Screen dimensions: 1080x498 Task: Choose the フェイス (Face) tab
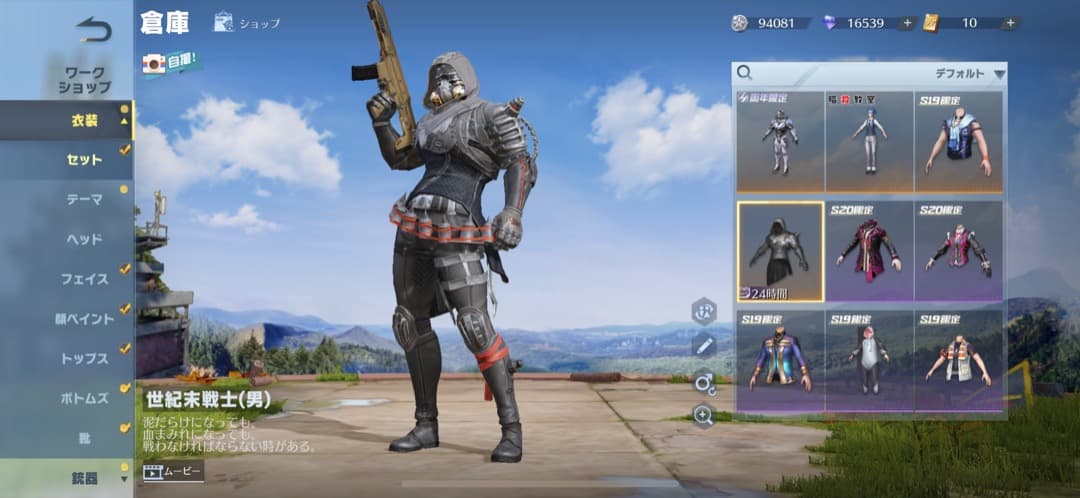point(84,279)
